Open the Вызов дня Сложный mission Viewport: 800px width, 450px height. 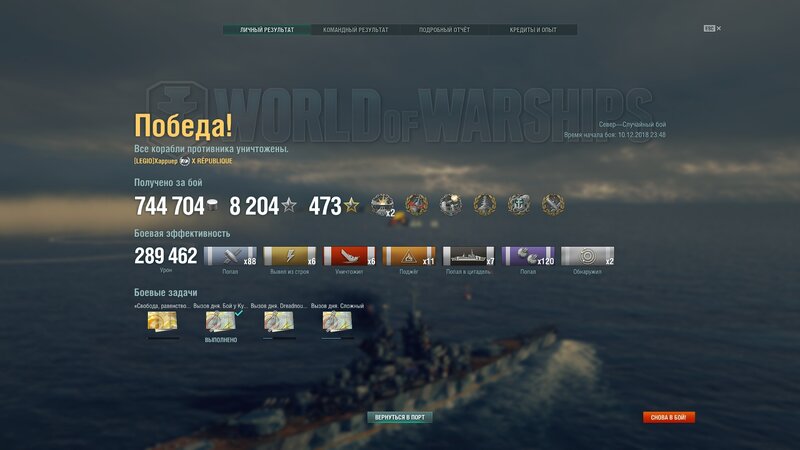pos(337,321)
